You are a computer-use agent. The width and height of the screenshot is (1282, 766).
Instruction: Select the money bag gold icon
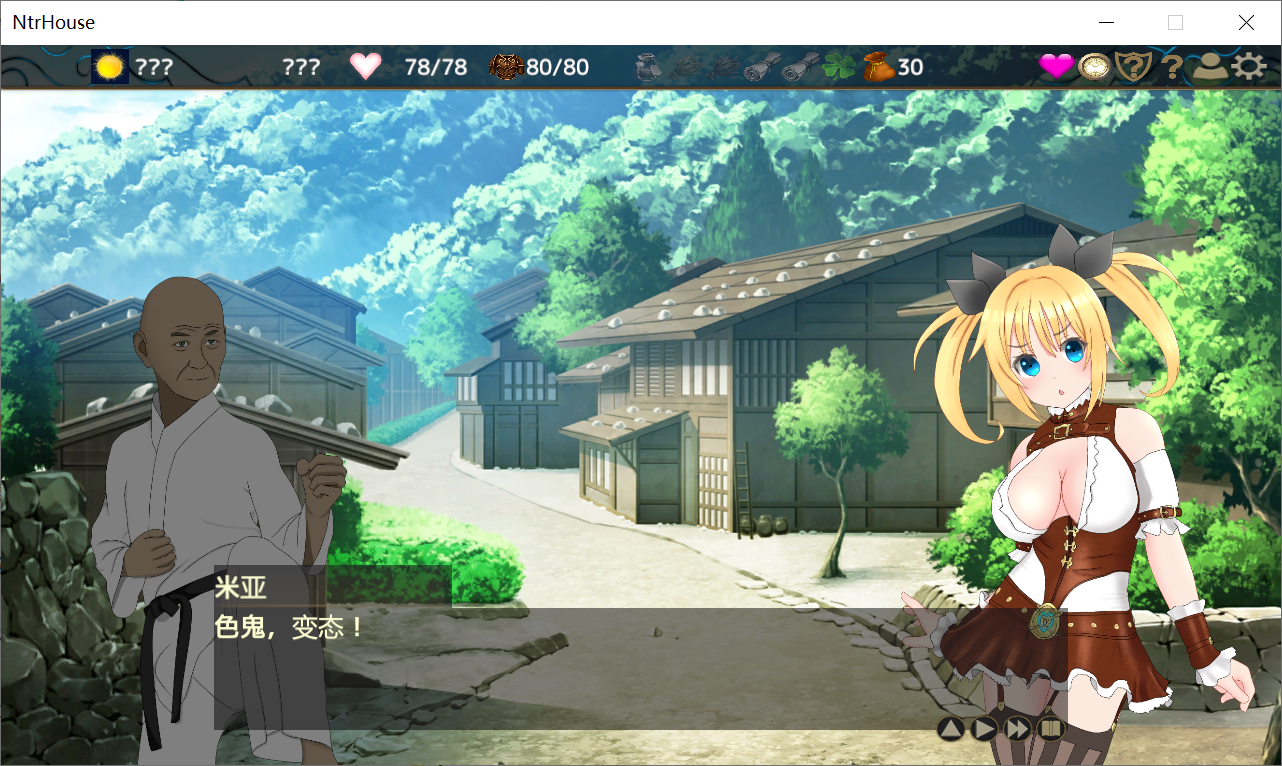click(878, 67)
